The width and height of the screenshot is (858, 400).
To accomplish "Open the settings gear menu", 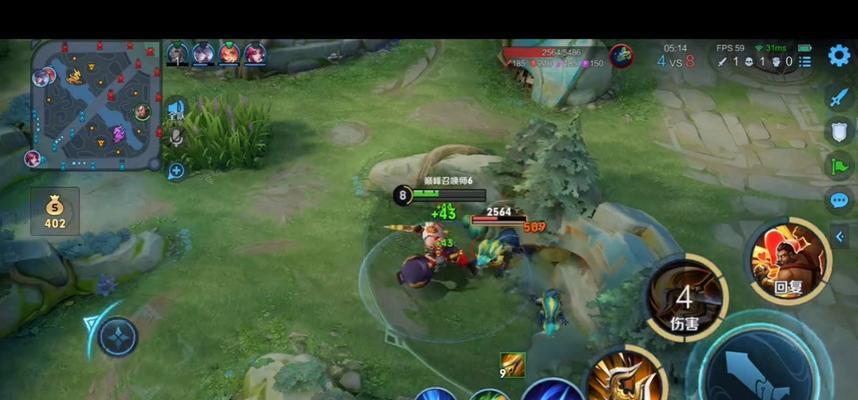I will [x=837, y=55].
